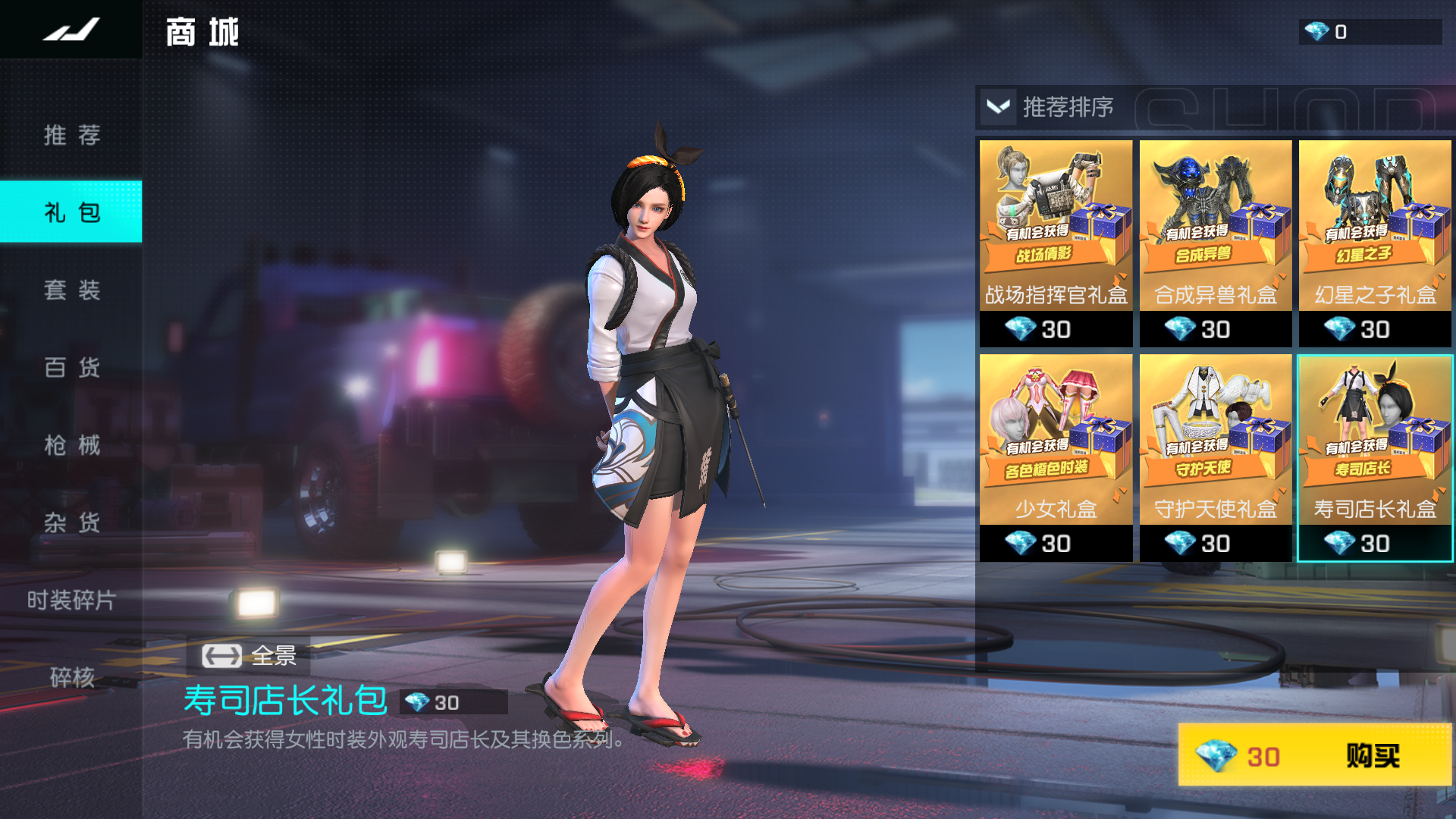Pick the 幻星之子礼盒 gift box
The image size is (1456, 819).
coord(1375,243)
